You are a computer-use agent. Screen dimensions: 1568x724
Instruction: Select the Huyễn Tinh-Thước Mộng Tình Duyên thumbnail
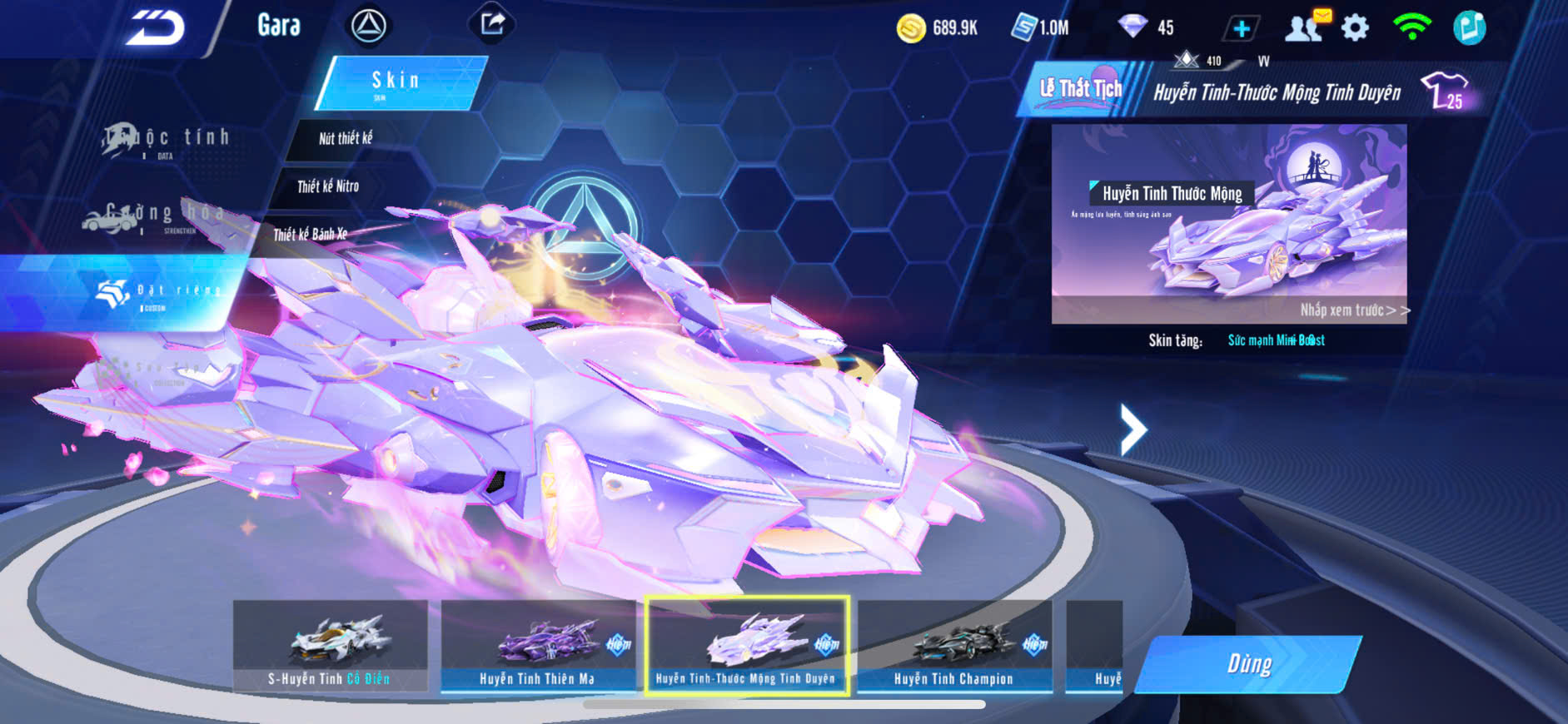(745, 646)
